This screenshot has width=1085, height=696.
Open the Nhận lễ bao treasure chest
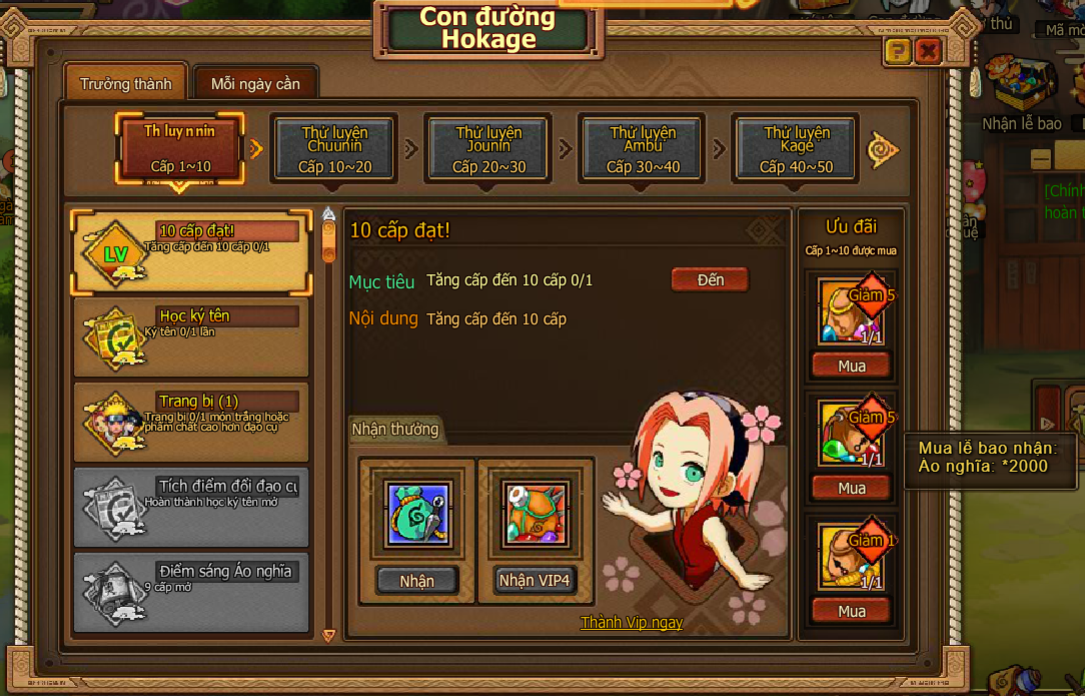(x=1020, y=84)
